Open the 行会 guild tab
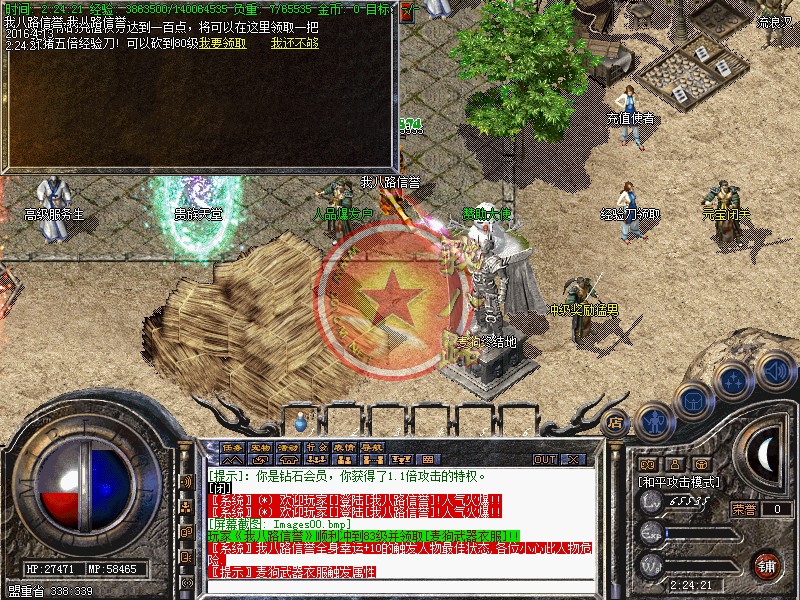The height and width of the screenshot is (600, 800). click(x=316, y=447)
